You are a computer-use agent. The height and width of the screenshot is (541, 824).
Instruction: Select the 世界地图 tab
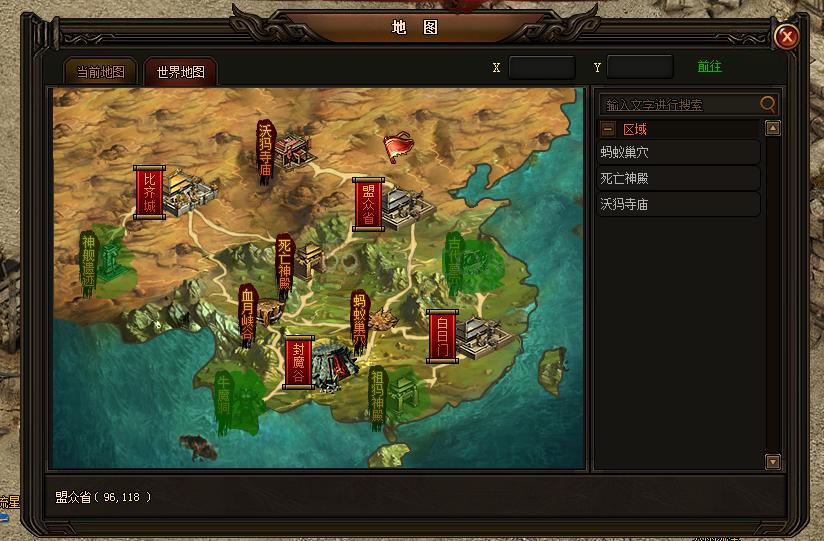click(180, 72)
